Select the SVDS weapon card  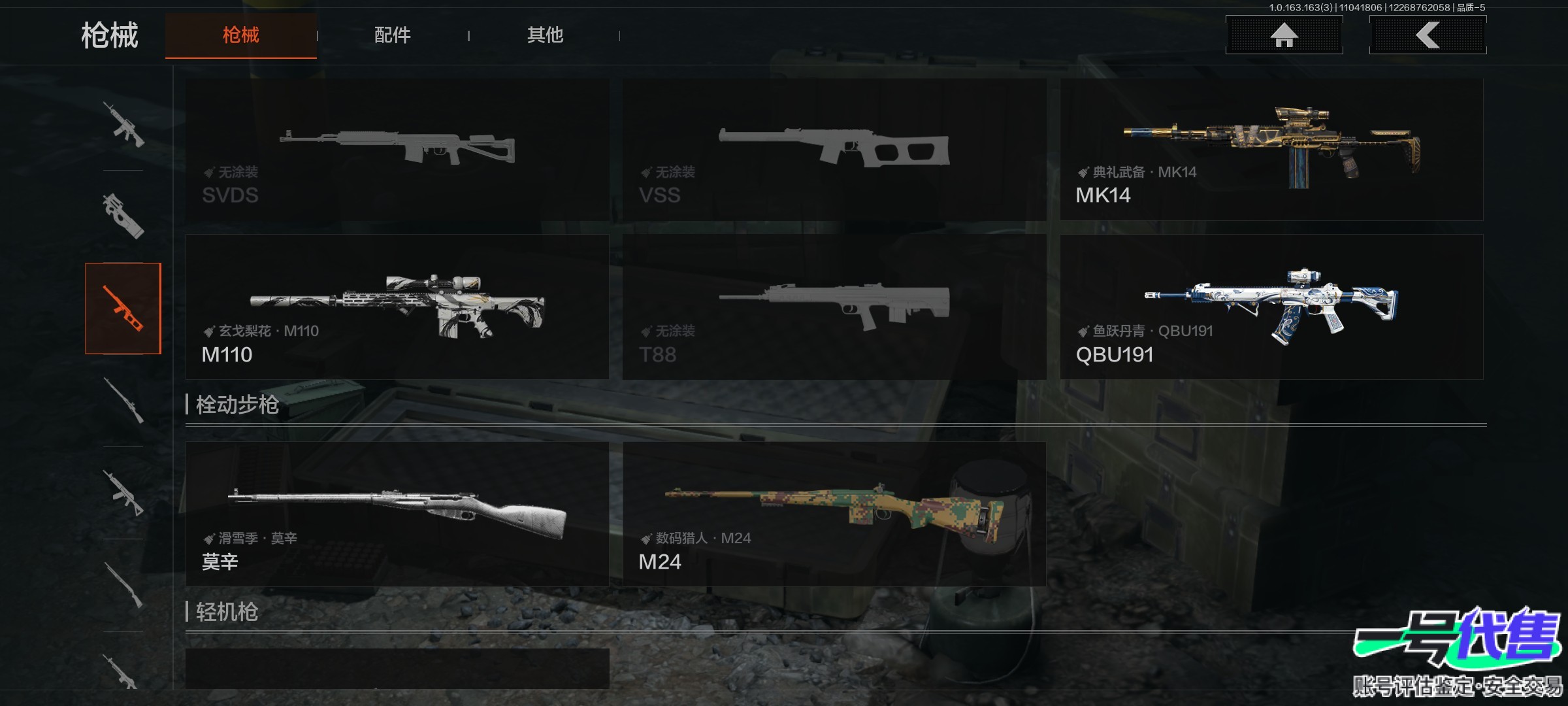[397, 150]
